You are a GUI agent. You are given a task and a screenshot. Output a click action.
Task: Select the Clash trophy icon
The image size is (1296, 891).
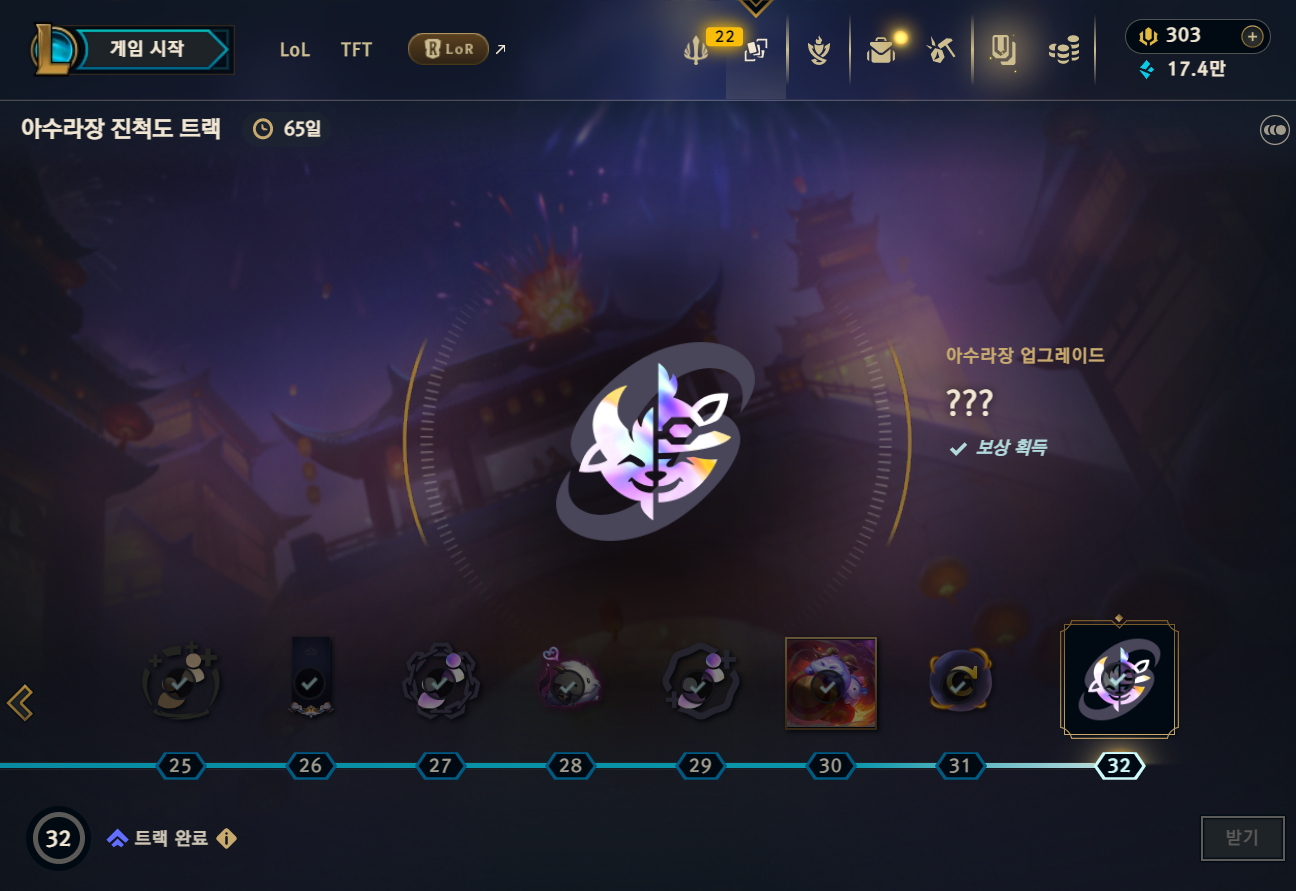pyautogui.click(x=819, y=50)
